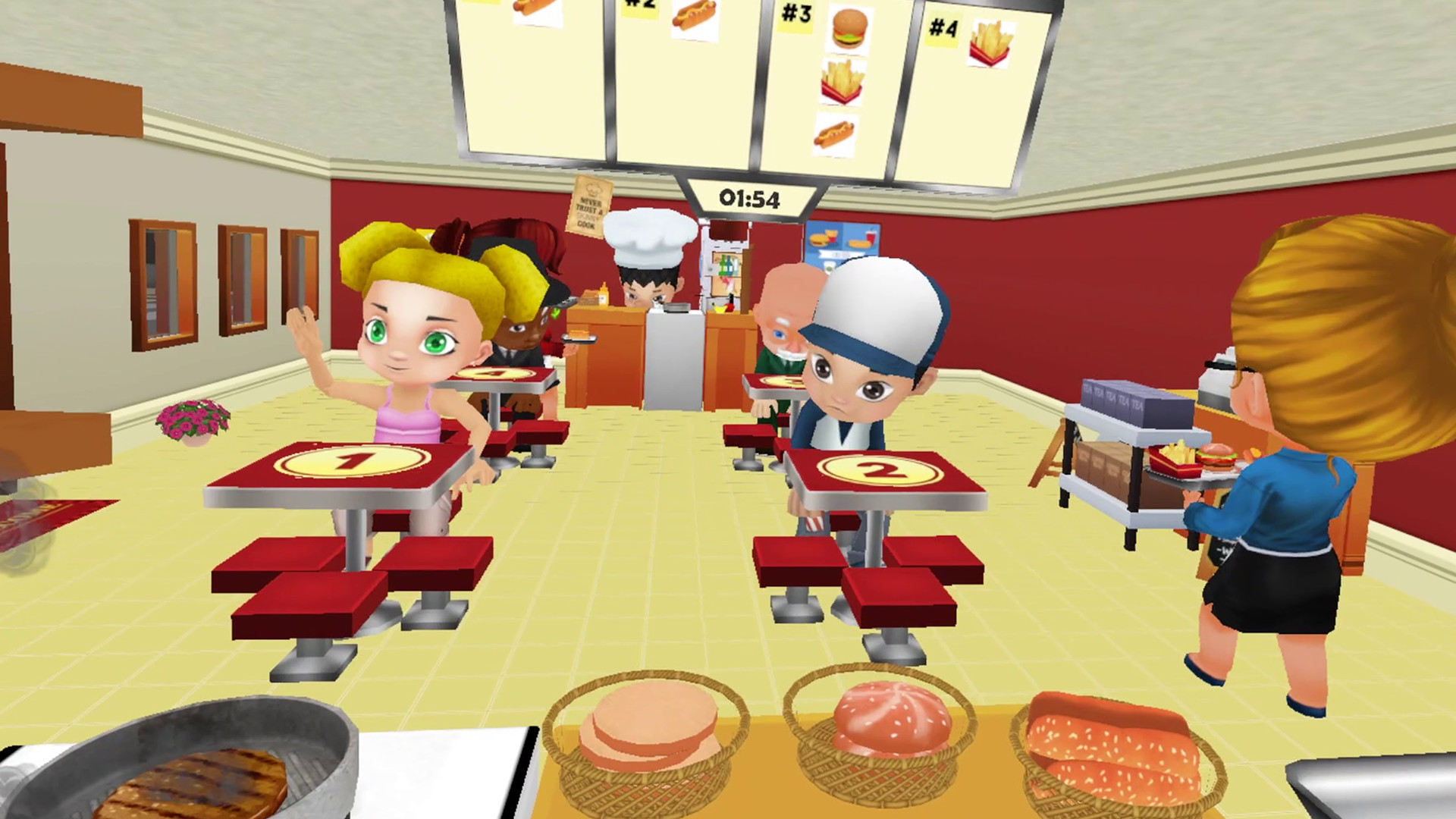Click the hot dog icon on order #3
Image resolution: width=1456 pixels, height=819 pixels.
click(833, 138)
